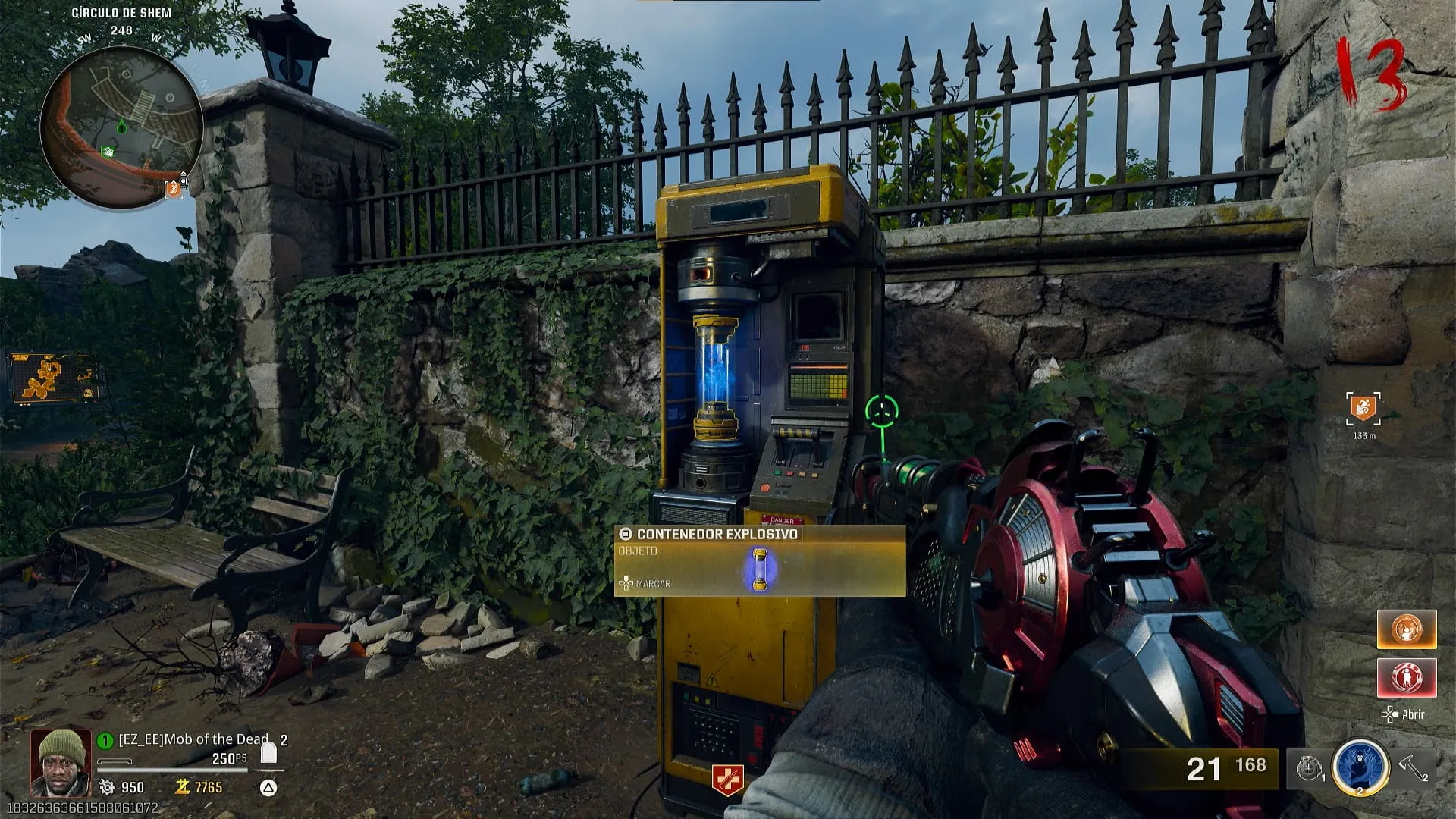
Task: Activate the red striped GobbleGum slot
Action: (1407, 677)
